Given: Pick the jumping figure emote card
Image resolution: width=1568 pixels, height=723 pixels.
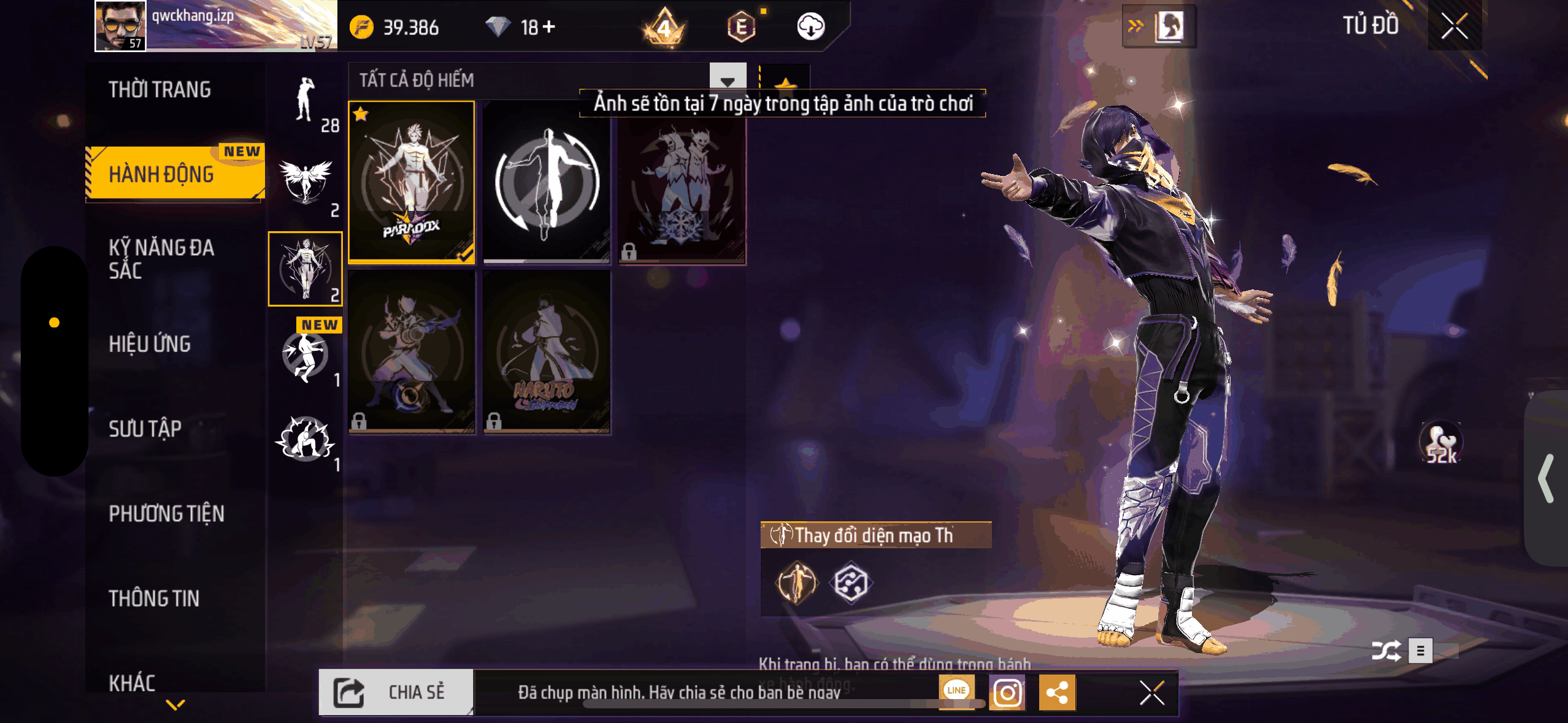Looking at the screenshot, I should pyautogui.click(x=547, y=182).
